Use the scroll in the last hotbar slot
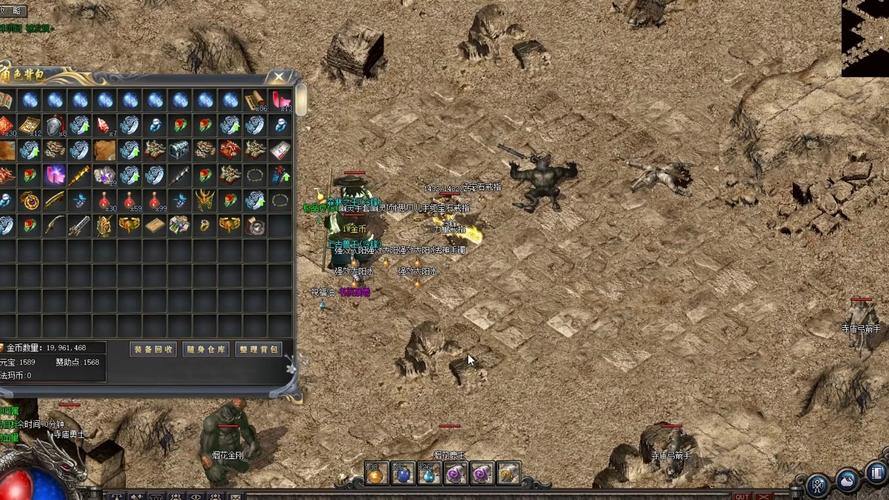889x500 pixels. [x=508, y=473]
